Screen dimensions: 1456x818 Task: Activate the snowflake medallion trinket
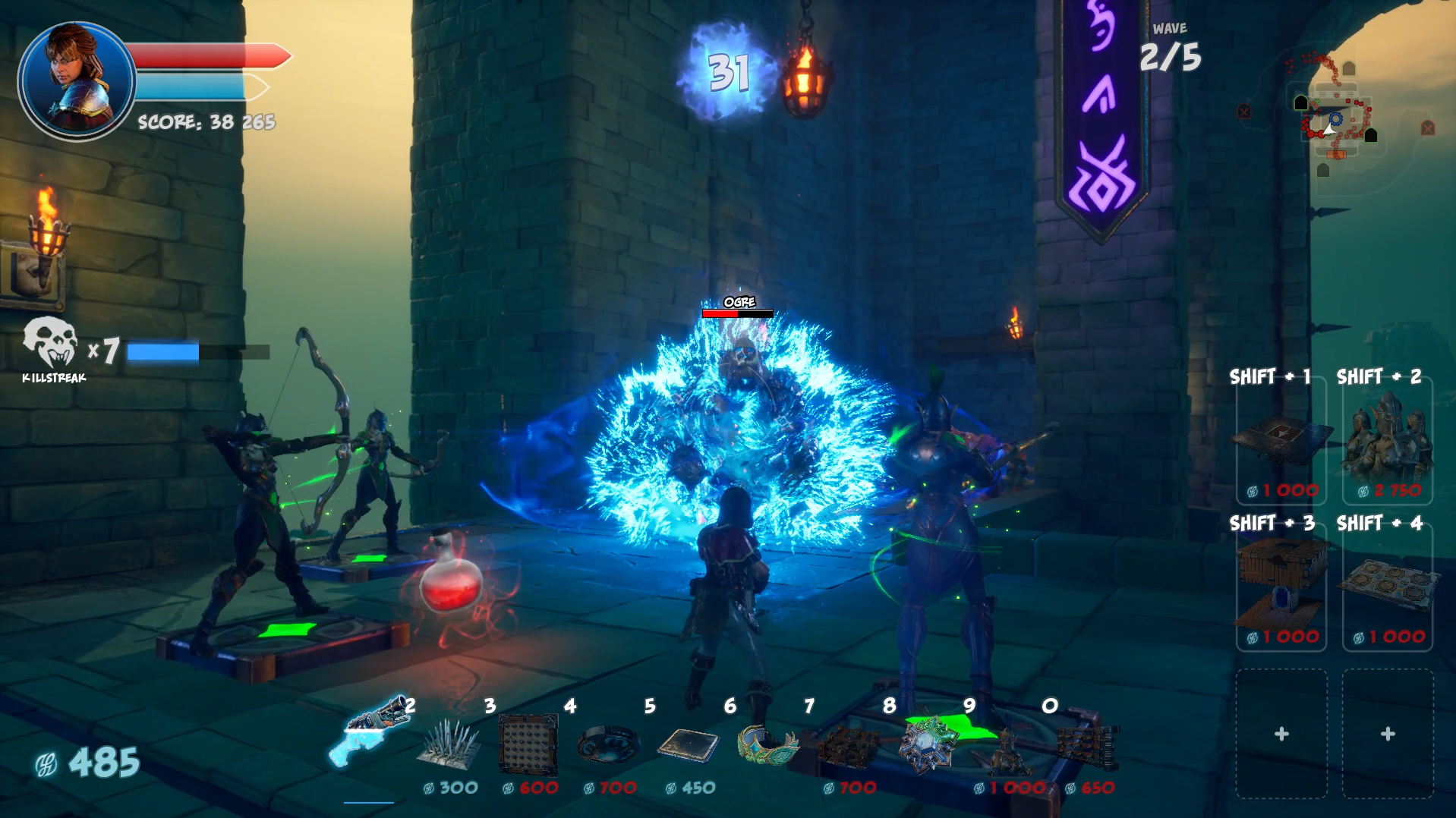pos(928,745)
